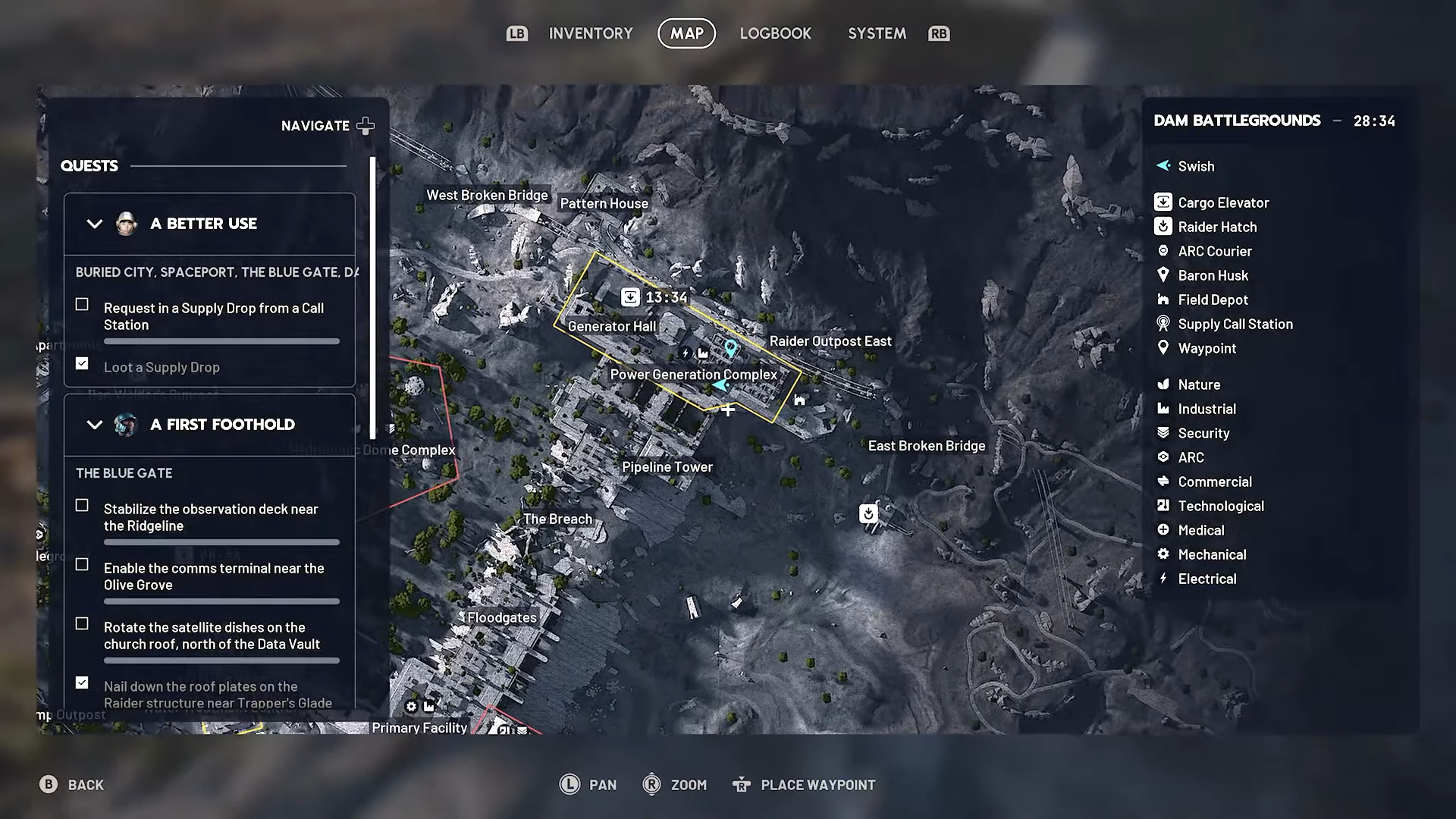Open the Logbook tab

[775, 33]
